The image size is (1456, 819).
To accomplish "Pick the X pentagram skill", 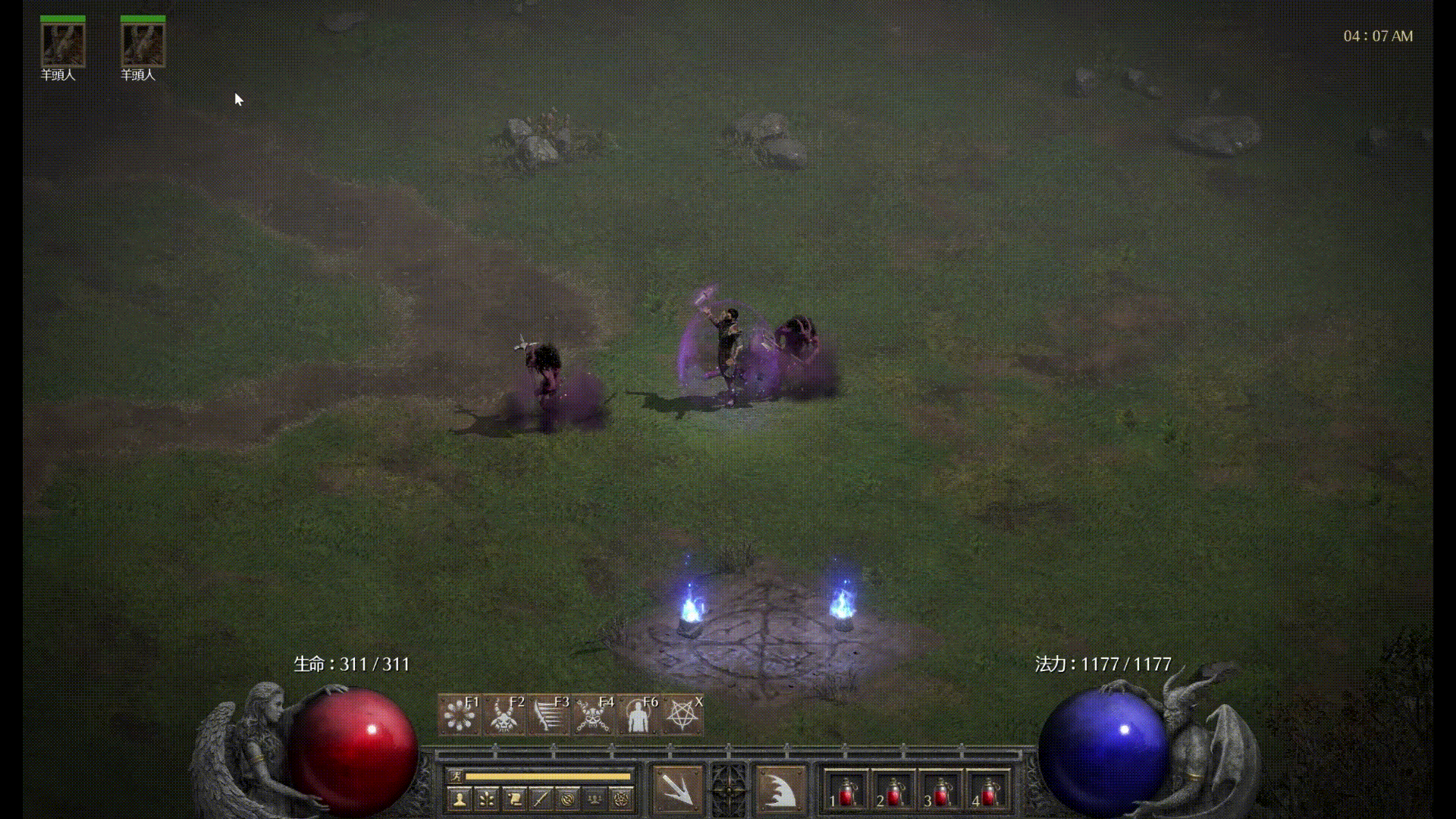I will click(x=682, y=714).
